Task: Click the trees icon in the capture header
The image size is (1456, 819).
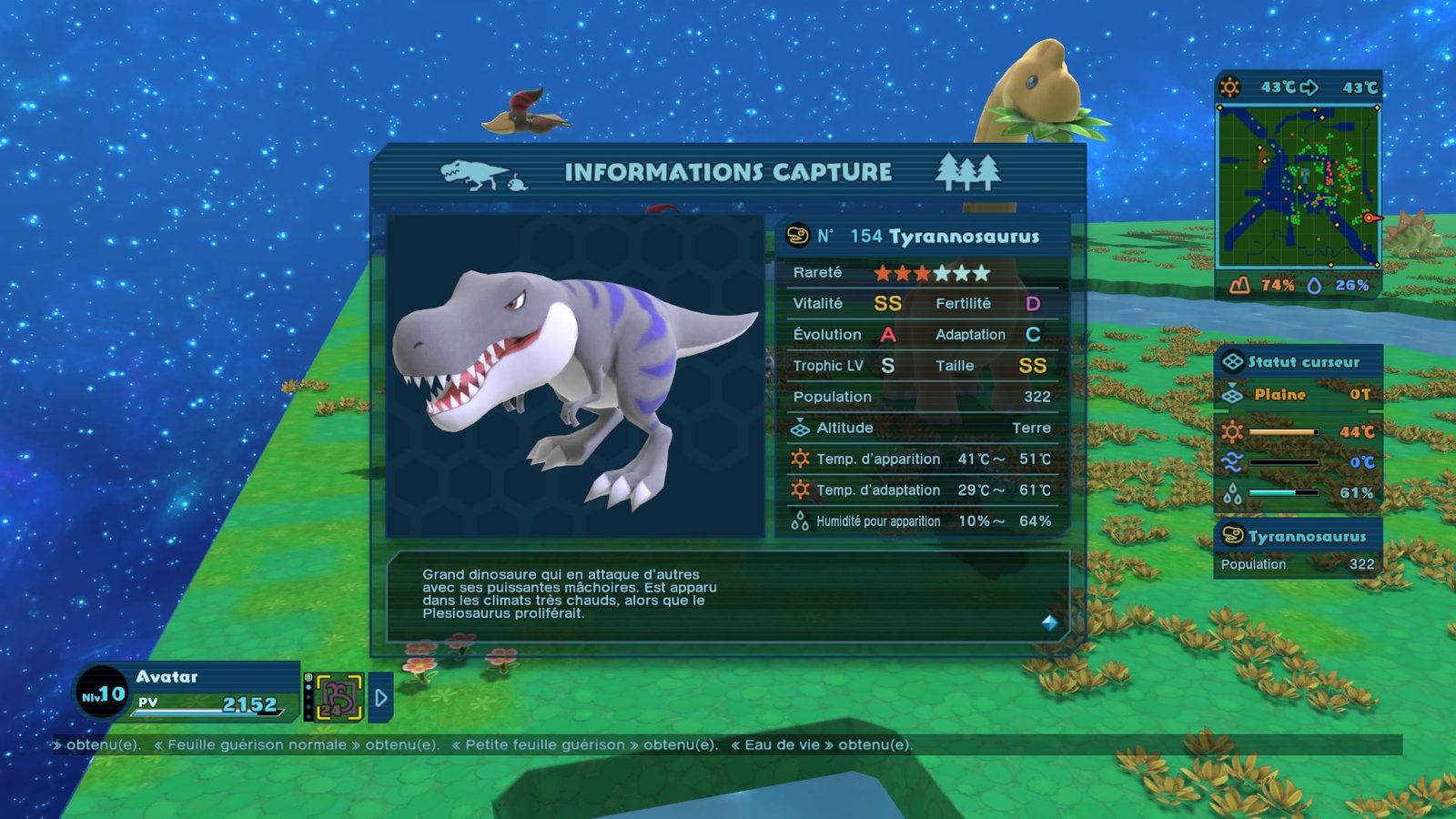Action: pyautogui.click(x=968, y=171)
